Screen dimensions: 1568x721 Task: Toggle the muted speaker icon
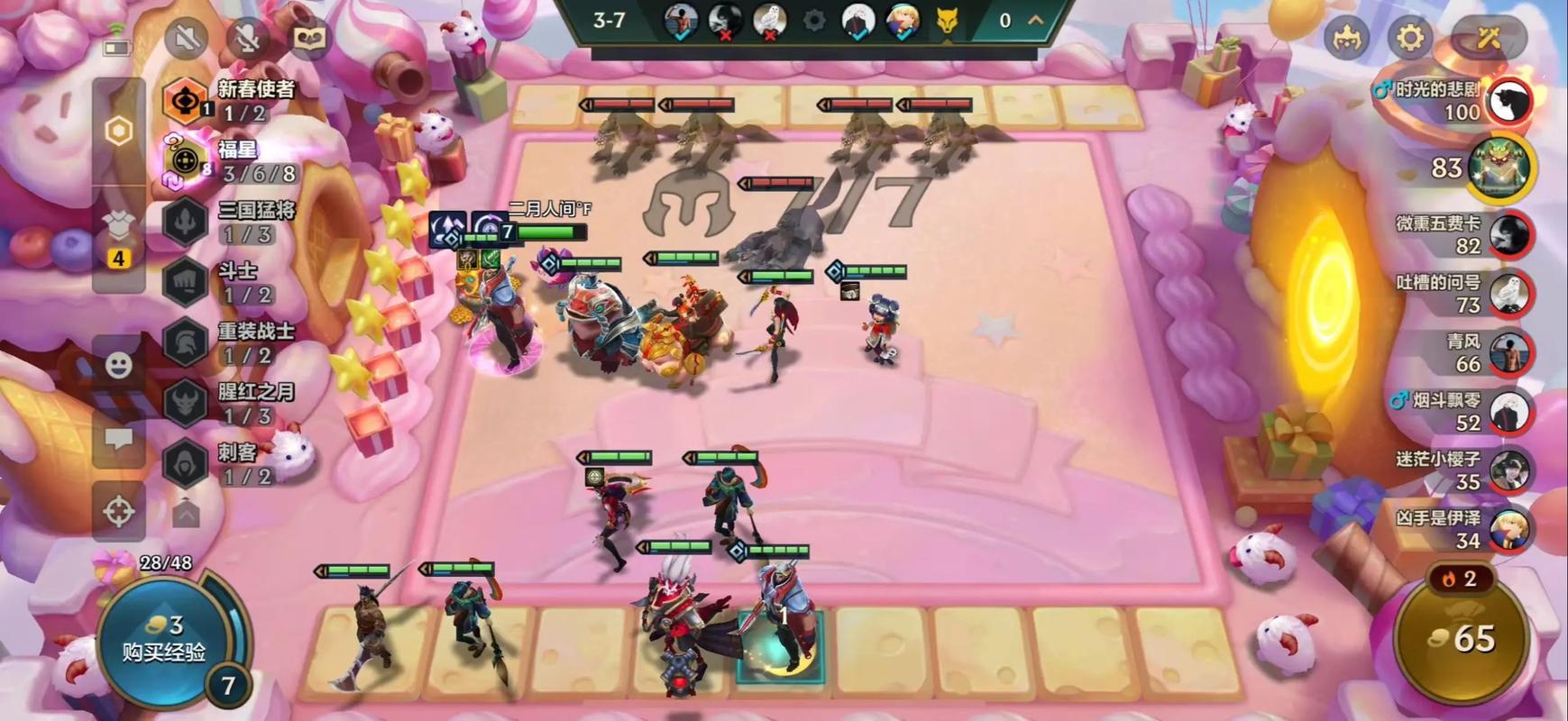click(x=188, y=38)
